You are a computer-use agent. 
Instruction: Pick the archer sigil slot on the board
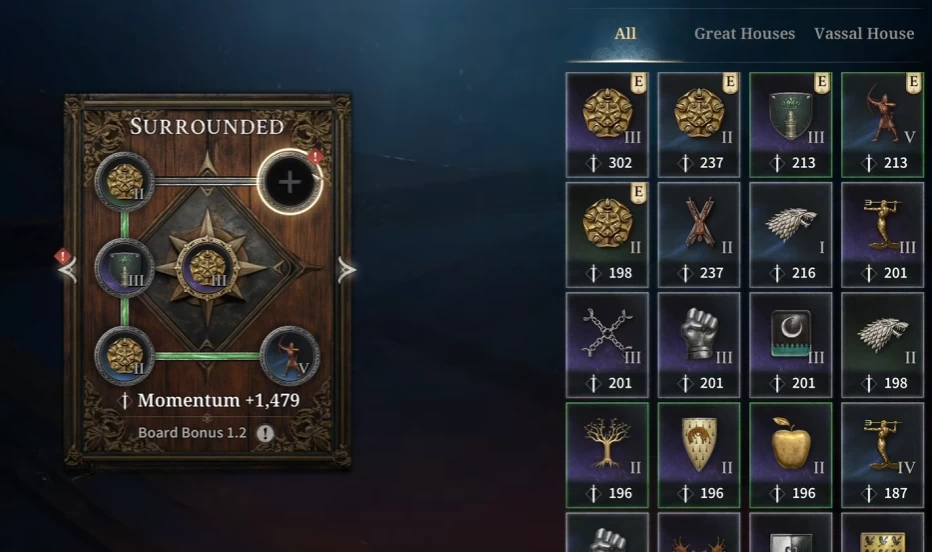(x=289, y=356)
